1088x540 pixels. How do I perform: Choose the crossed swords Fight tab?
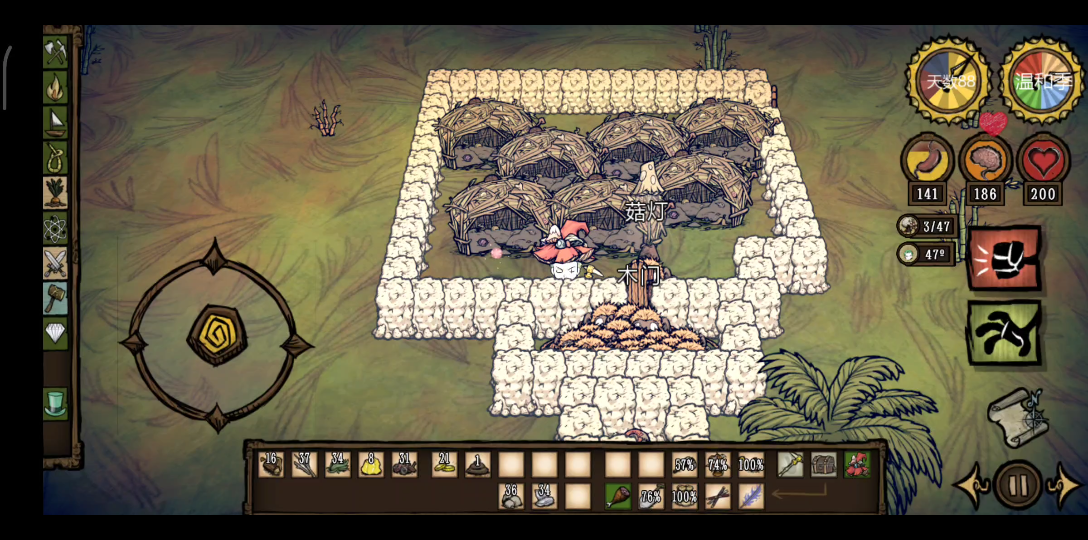pos(55,263)
